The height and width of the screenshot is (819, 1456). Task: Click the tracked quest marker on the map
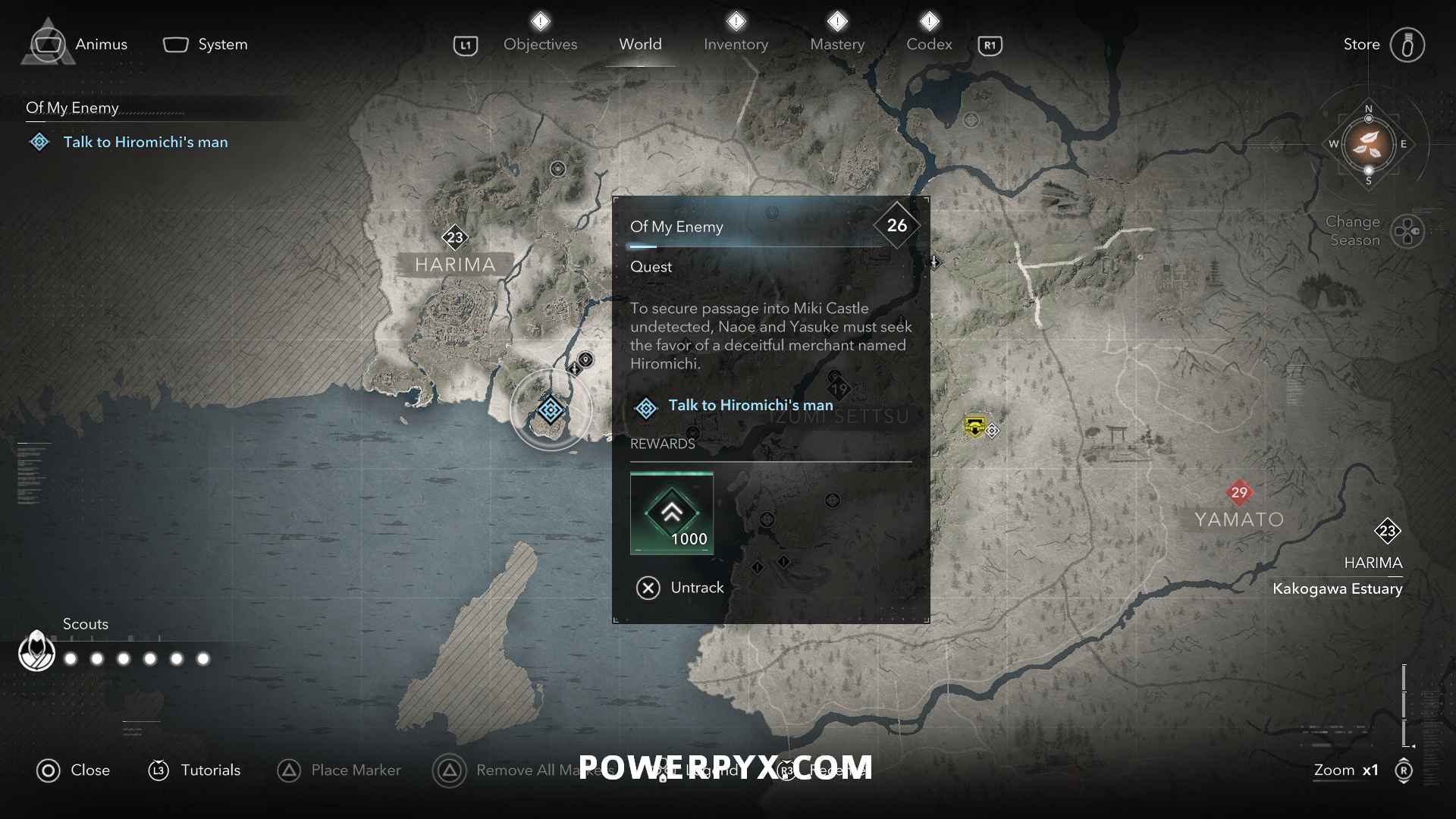(551, 410)
